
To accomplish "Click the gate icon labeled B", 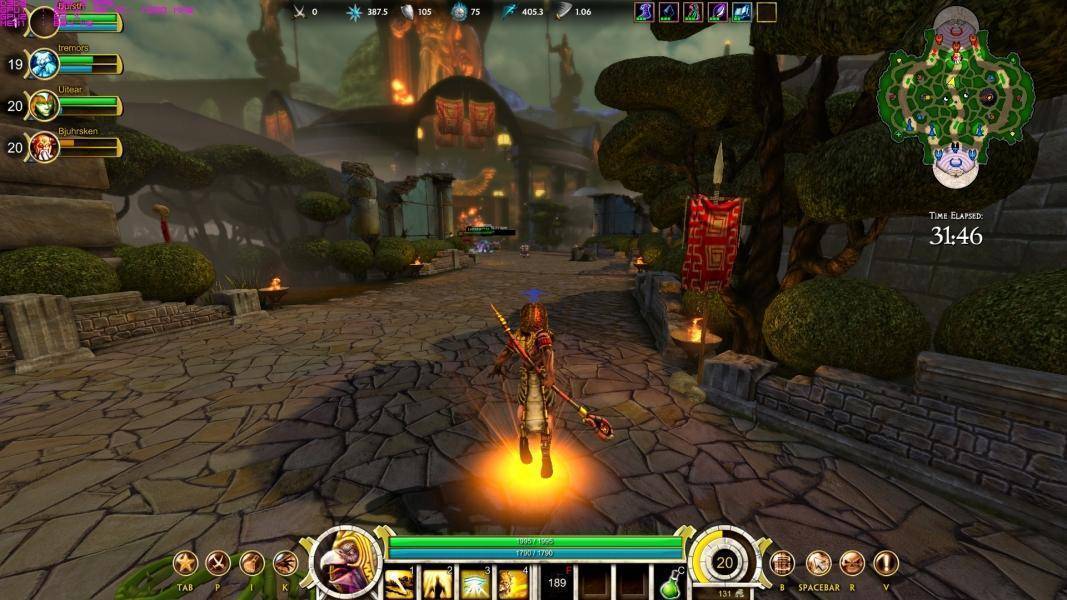I will (x=782, y=563).
